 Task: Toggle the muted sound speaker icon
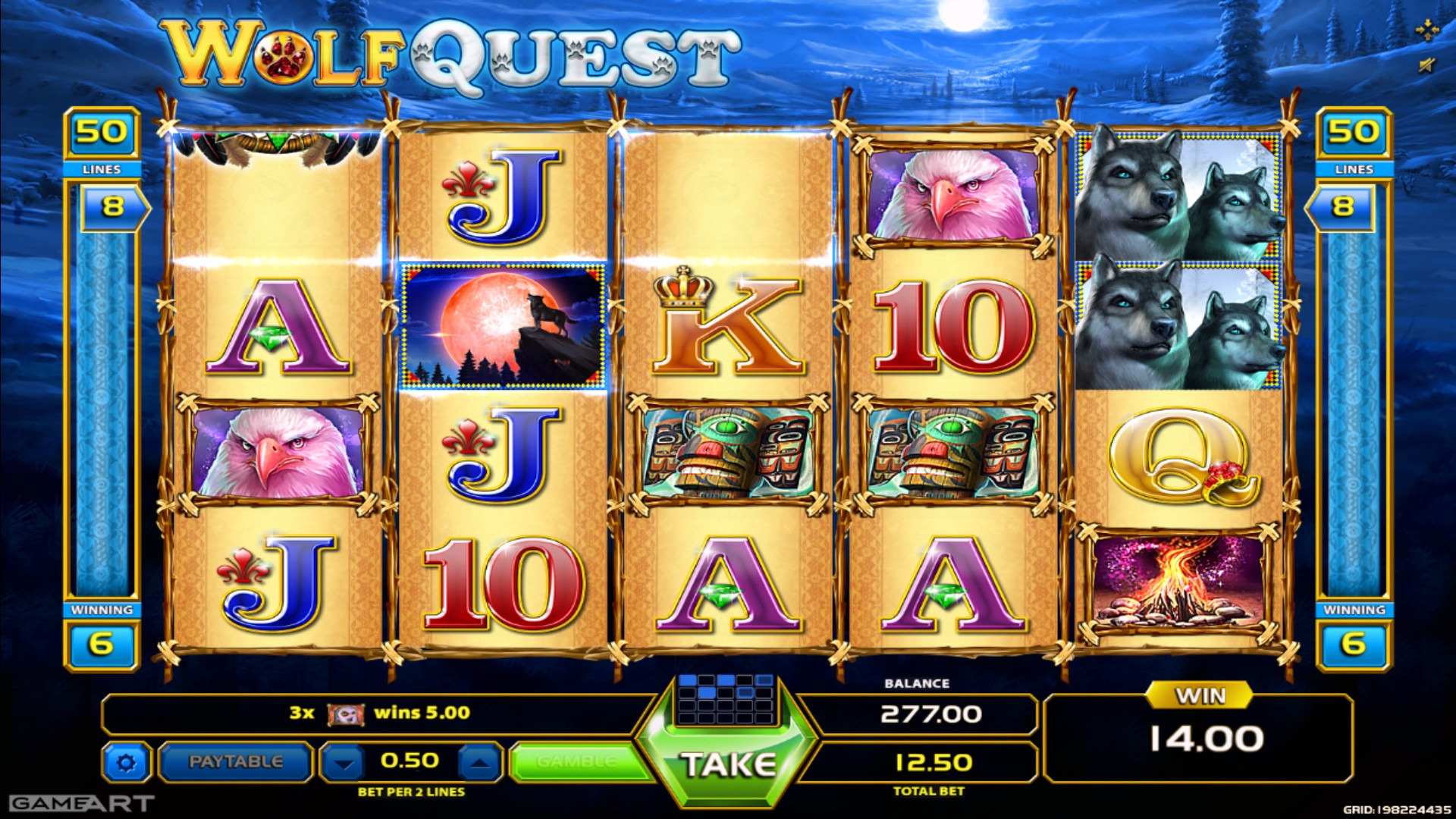coord(1427,65)
